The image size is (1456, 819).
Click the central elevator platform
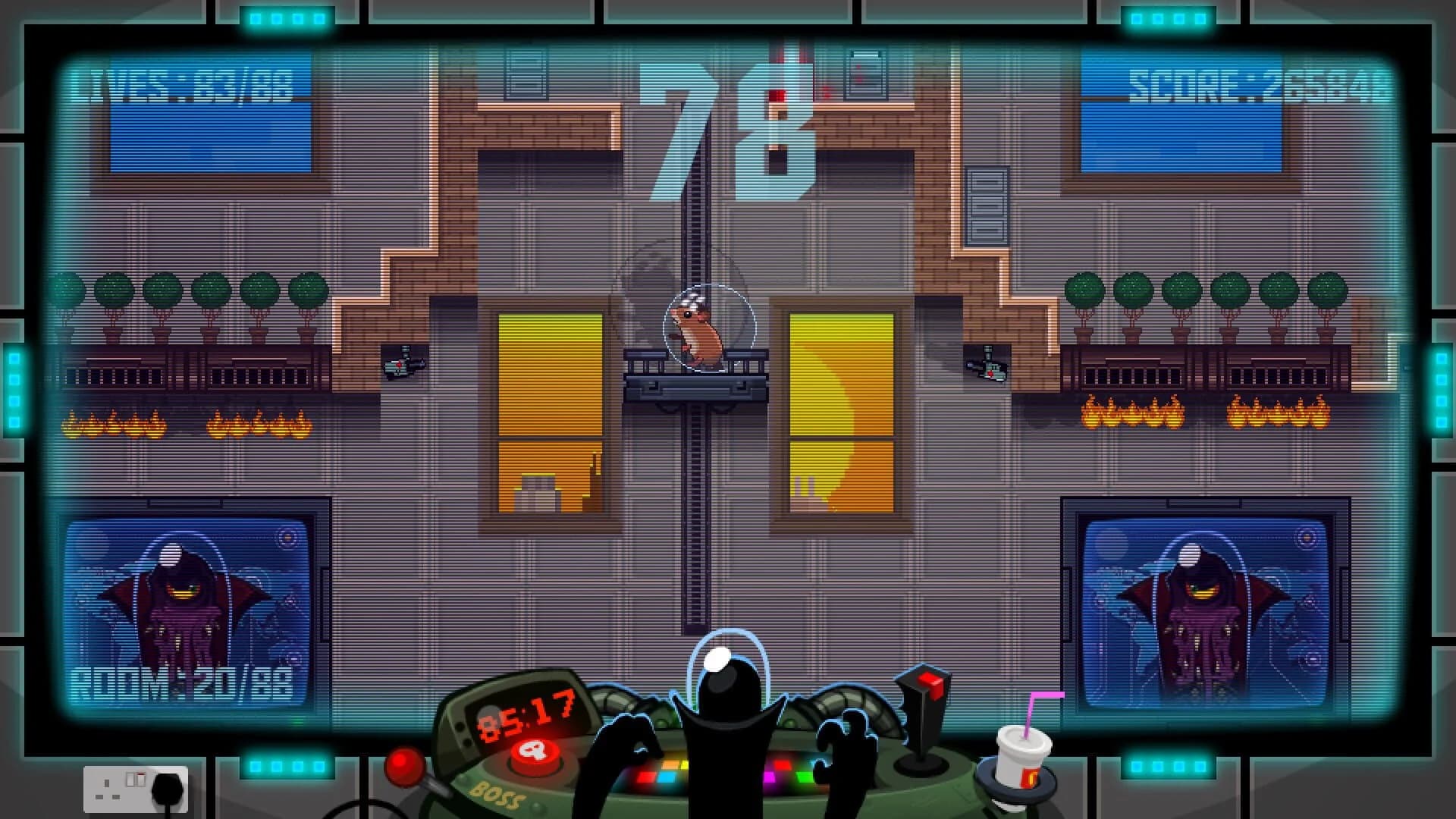pyautogui.click(x=698, y=383)
